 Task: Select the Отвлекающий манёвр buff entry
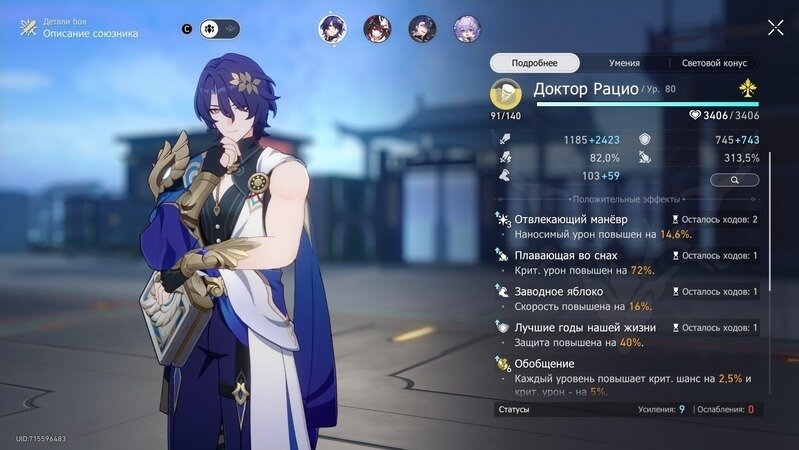[x=625, y=226]
